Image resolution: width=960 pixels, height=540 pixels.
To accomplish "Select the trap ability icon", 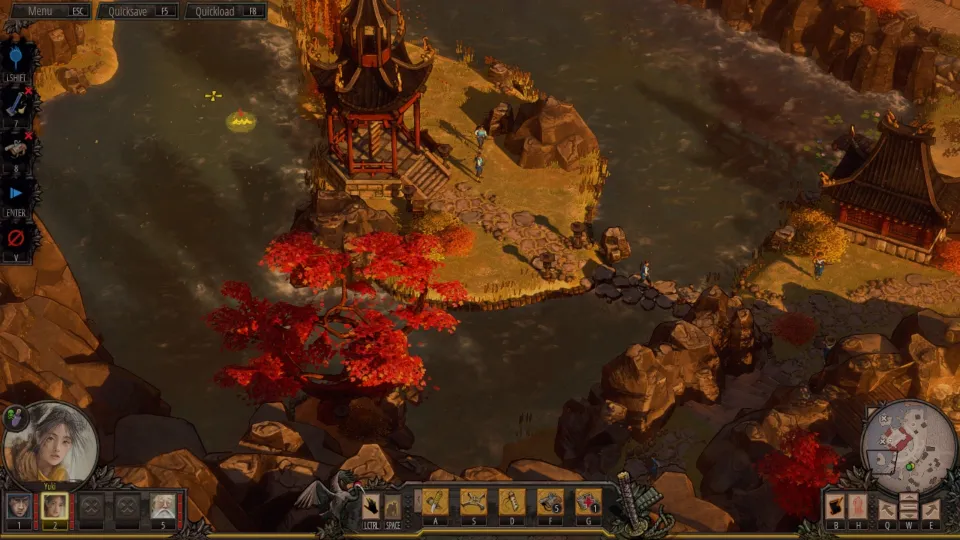I will tap(473, 501).
